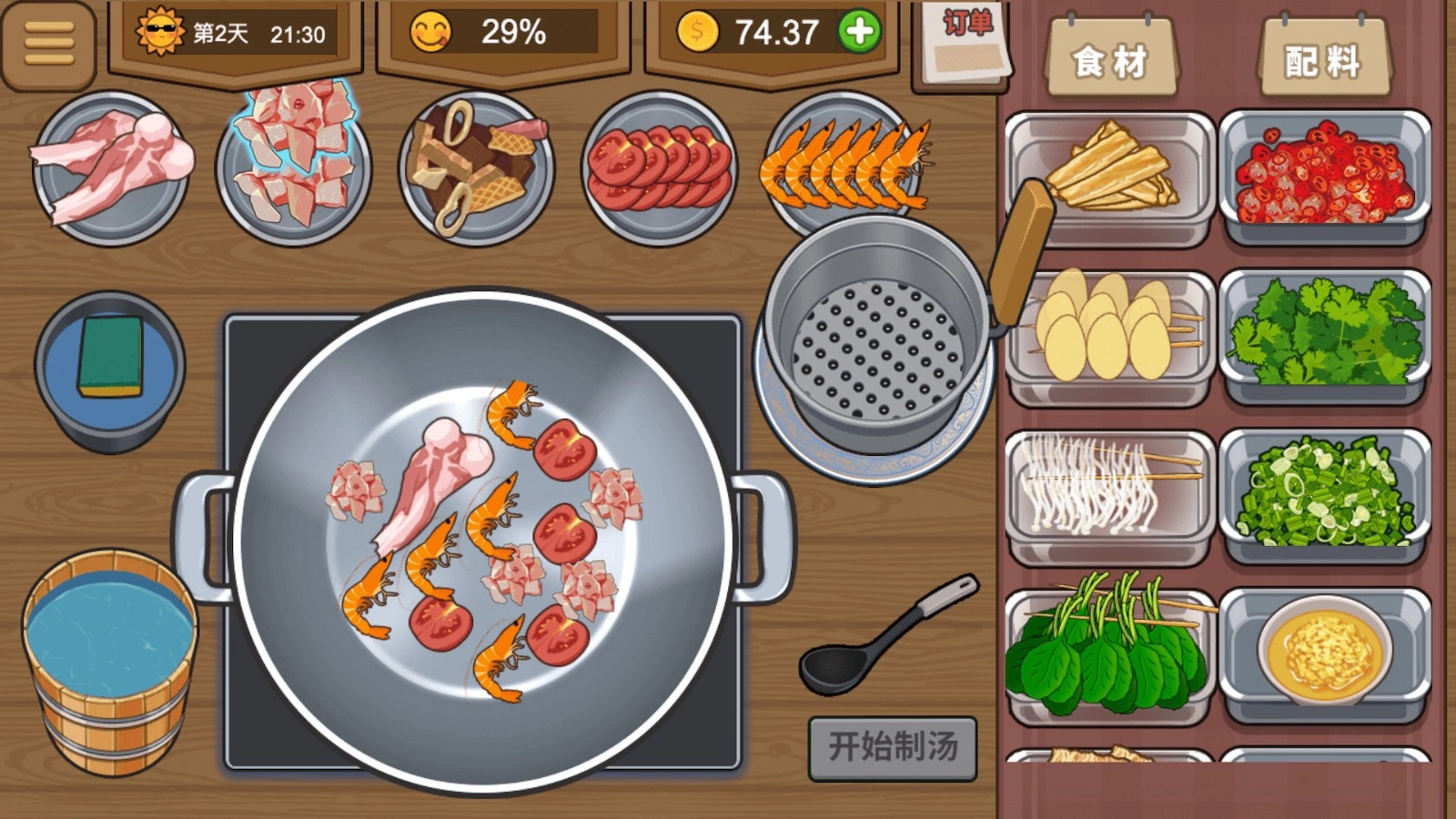The height and width of the screenshot is (819, 1456).
Task: Open the hamburger menu
Action: (50, 41)
